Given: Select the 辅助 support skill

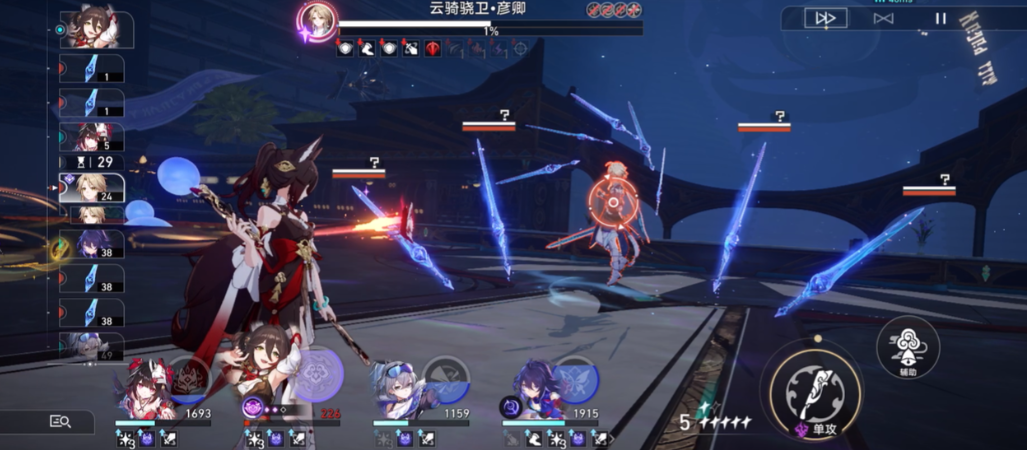Looking at the screenshot, I should click(x=907, y=347).
